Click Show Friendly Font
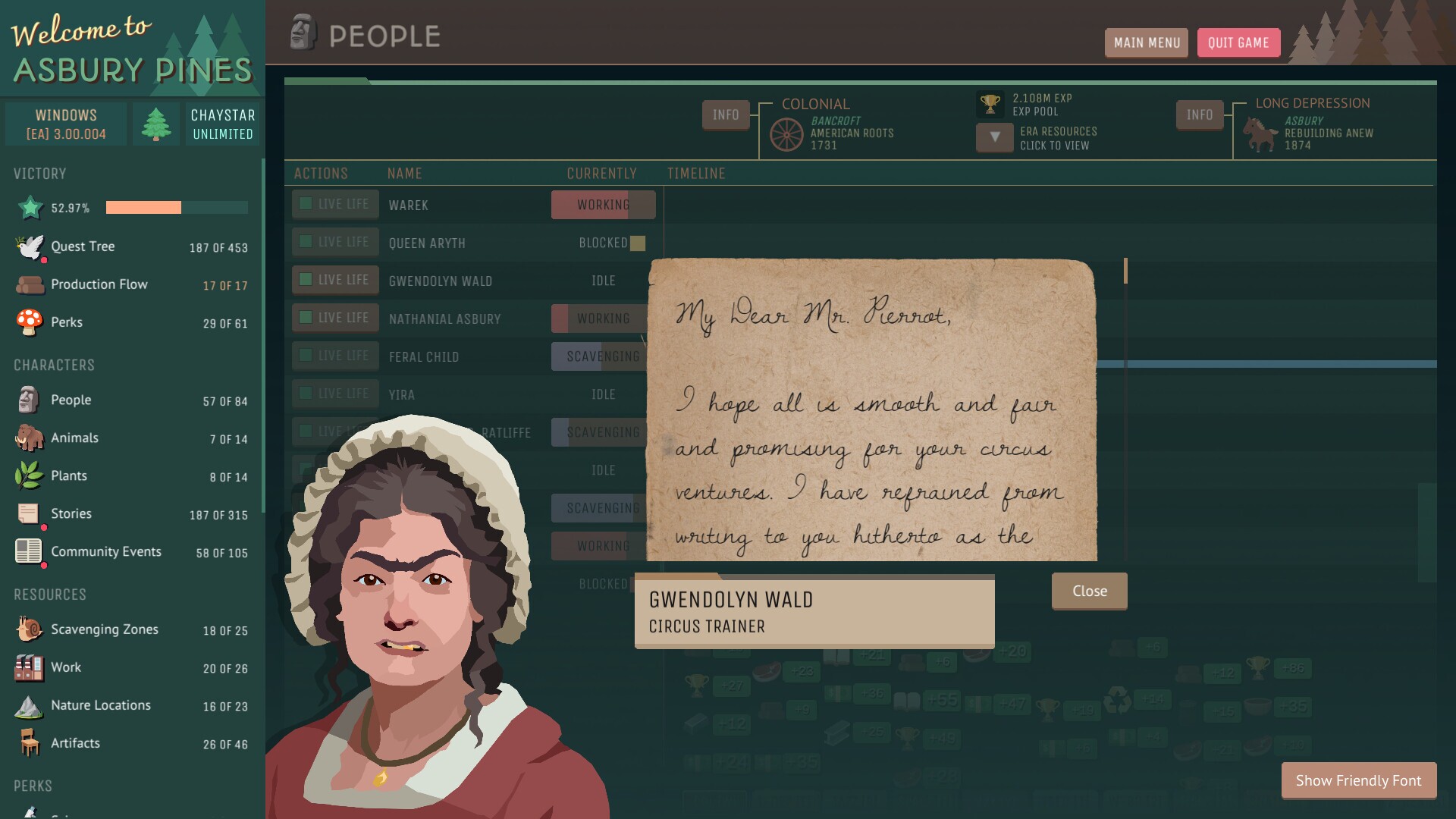1456x819 pixels. pos(1358,780)
